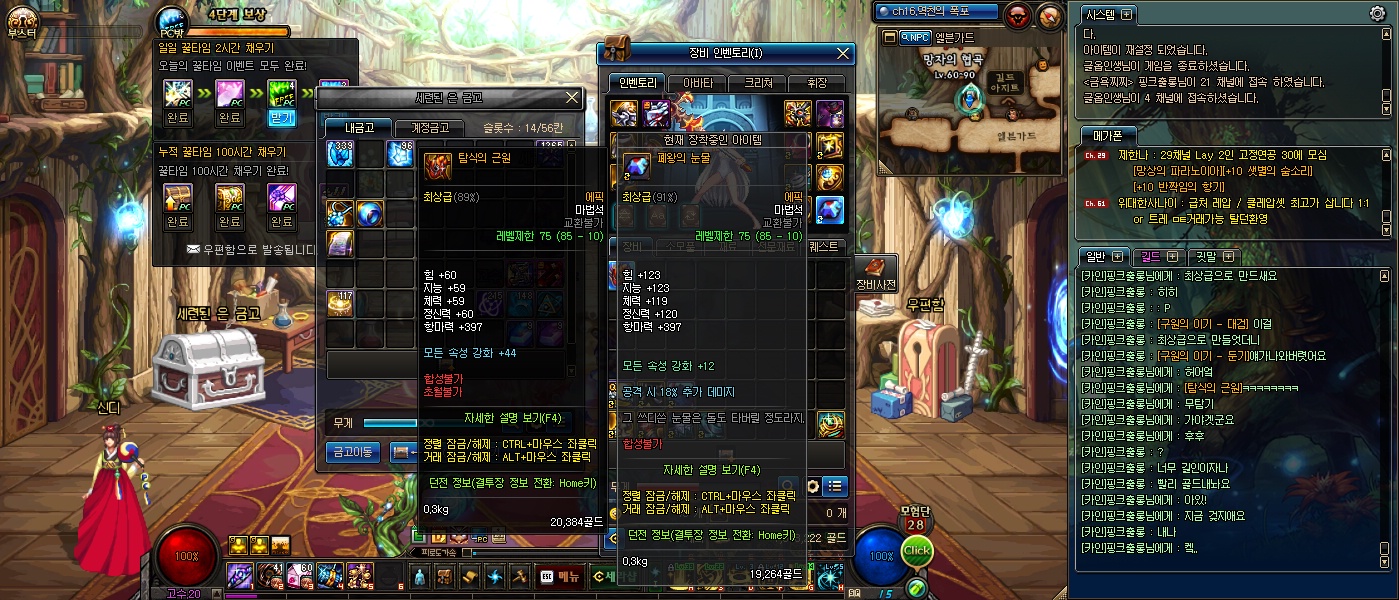Open the 아바타 tab in the inventory

(697, 83)
